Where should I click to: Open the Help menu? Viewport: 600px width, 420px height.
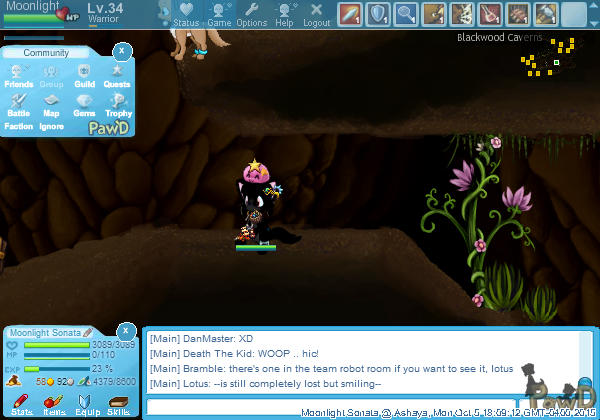285,14
